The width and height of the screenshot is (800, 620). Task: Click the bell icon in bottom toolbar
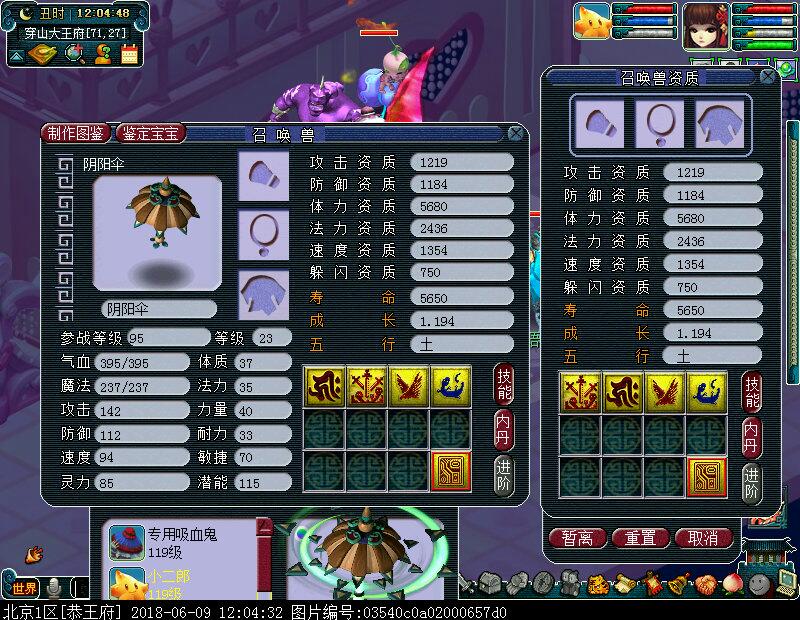[679, 582]
